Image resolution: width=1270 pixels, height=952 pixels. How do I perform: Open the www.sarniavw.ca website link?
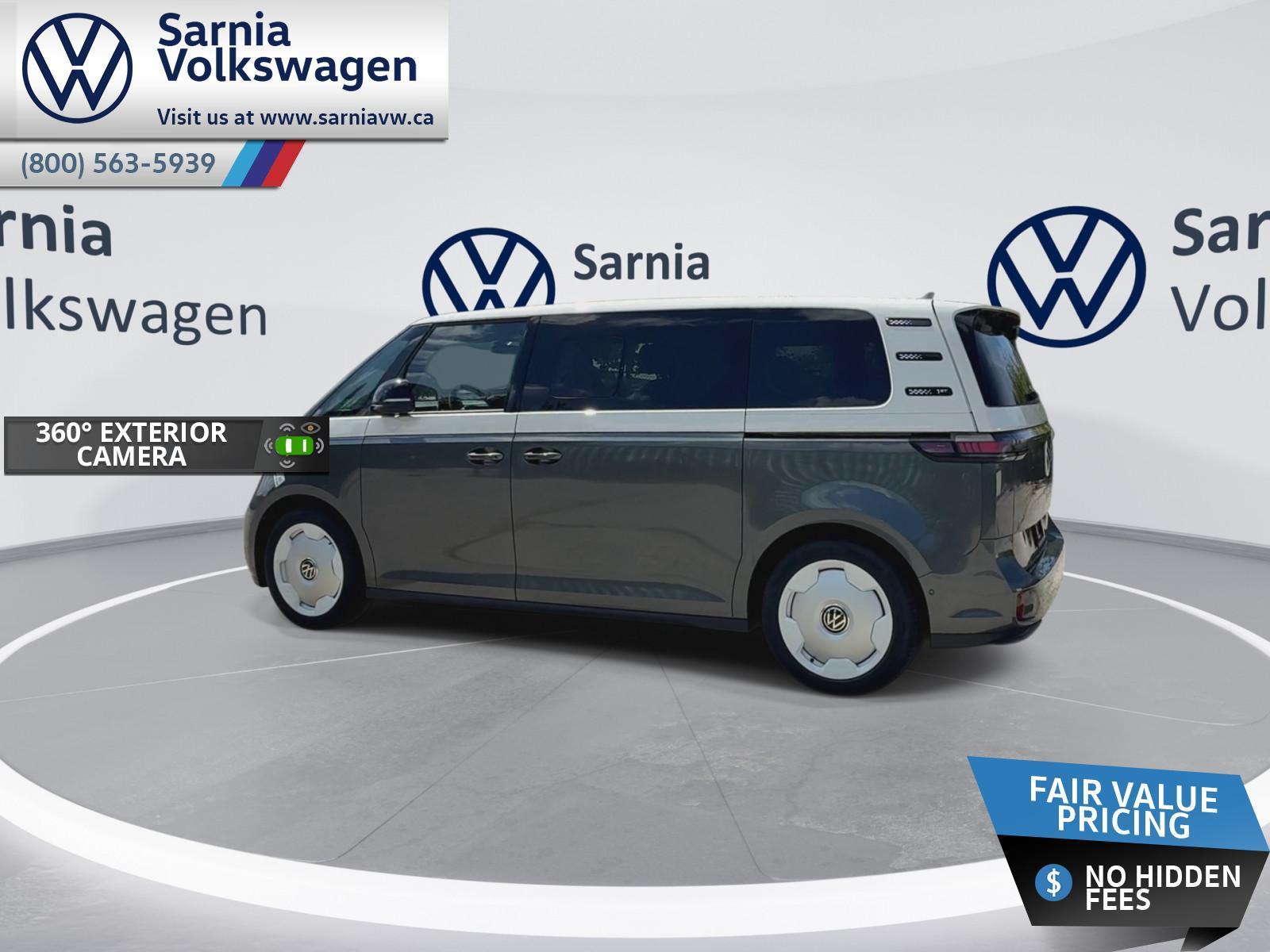tap(346, 117)
